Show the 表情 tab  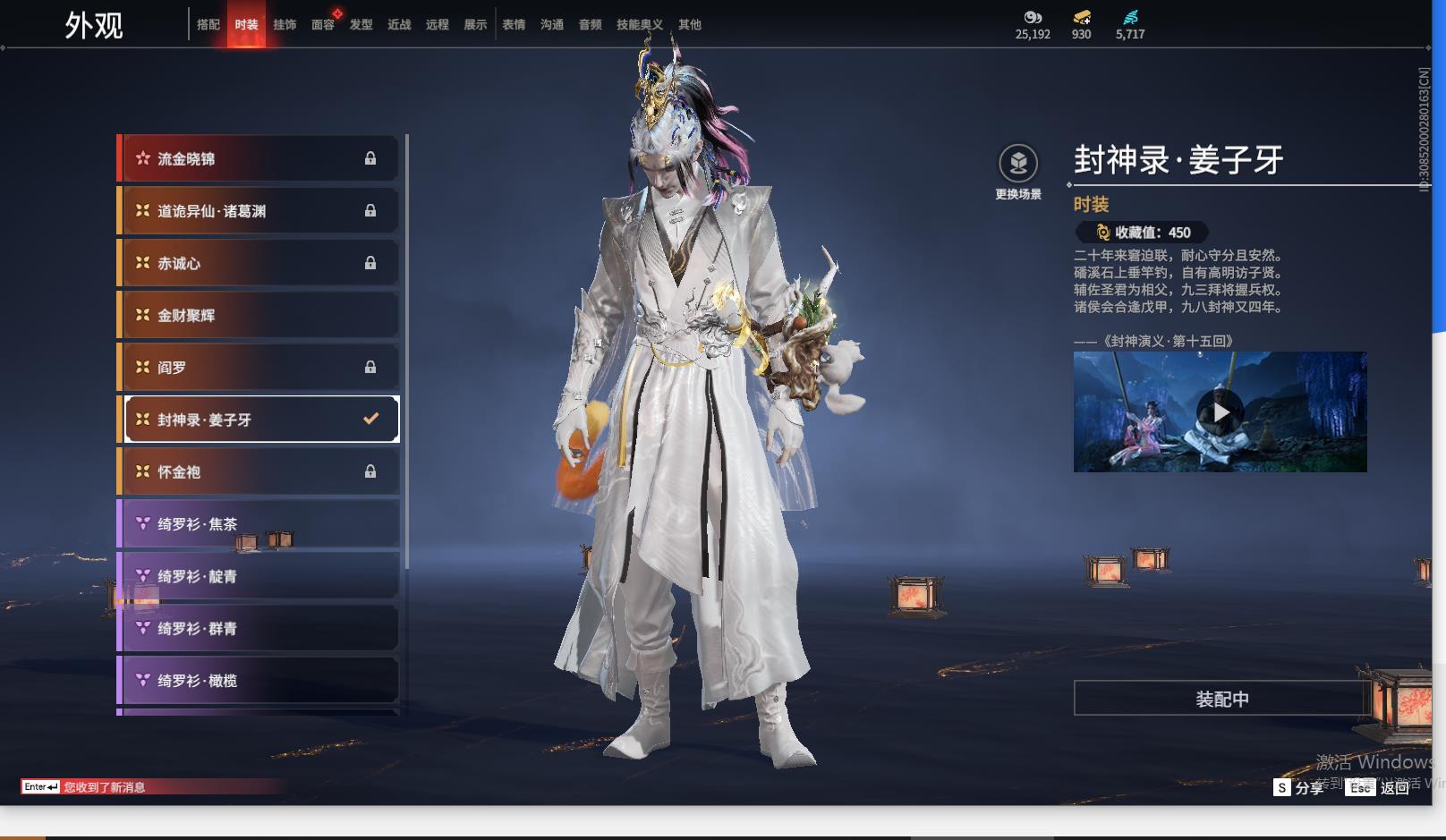coord(514,25)
